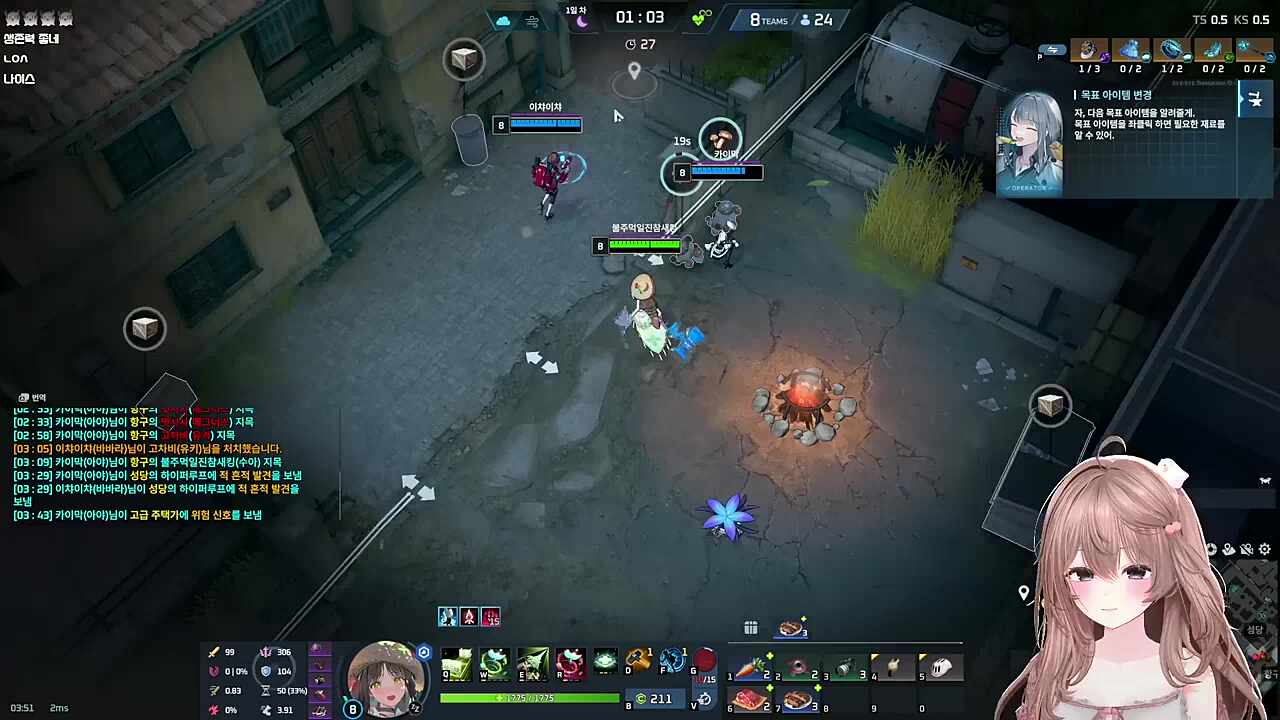Cast the Q skill ability
The height and width of the screenshot is (720, 1280).
click(x=456, y=663)
